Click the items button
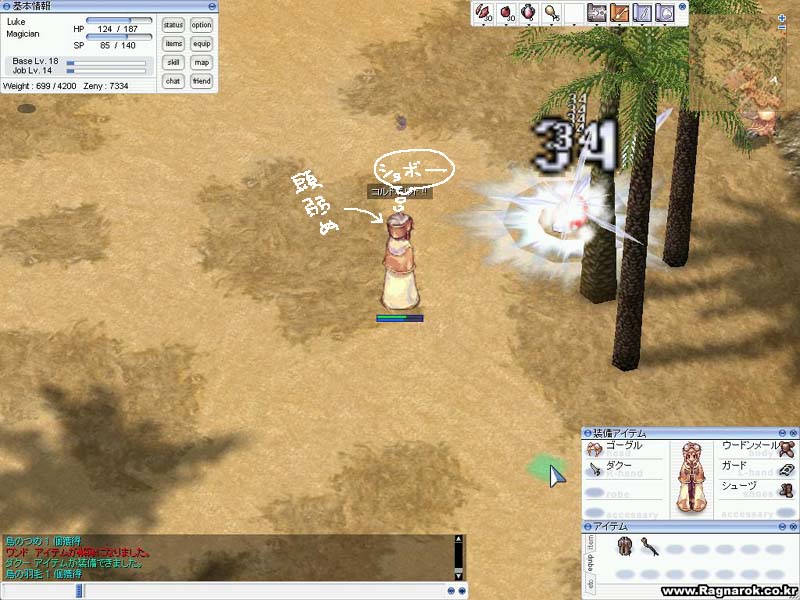This screenshot has height=600, width=800. coord(173,44)
